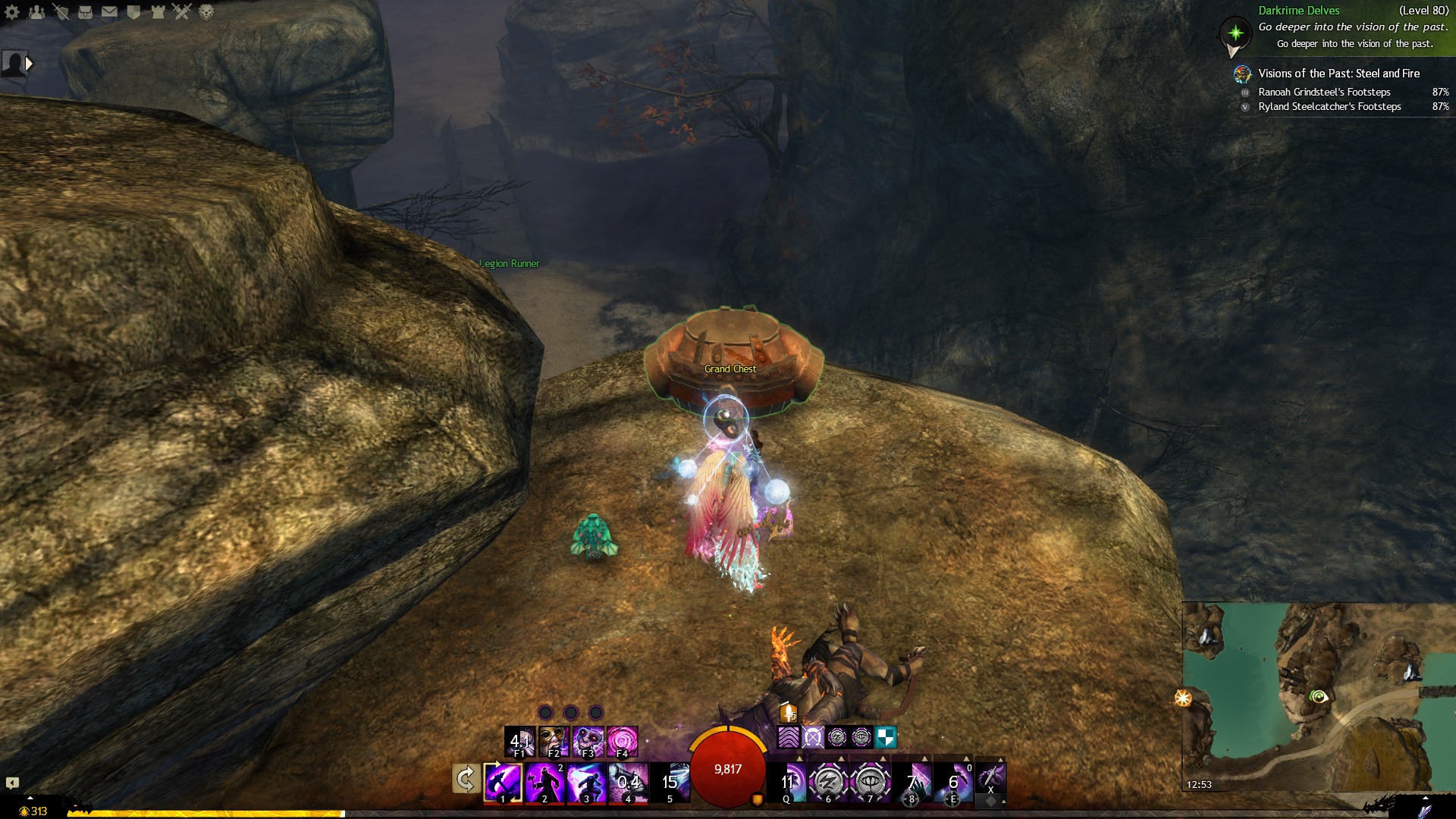
Task: Activate the axe skill in slot 1
Action: pyautogui.click(x=503, y=782)
